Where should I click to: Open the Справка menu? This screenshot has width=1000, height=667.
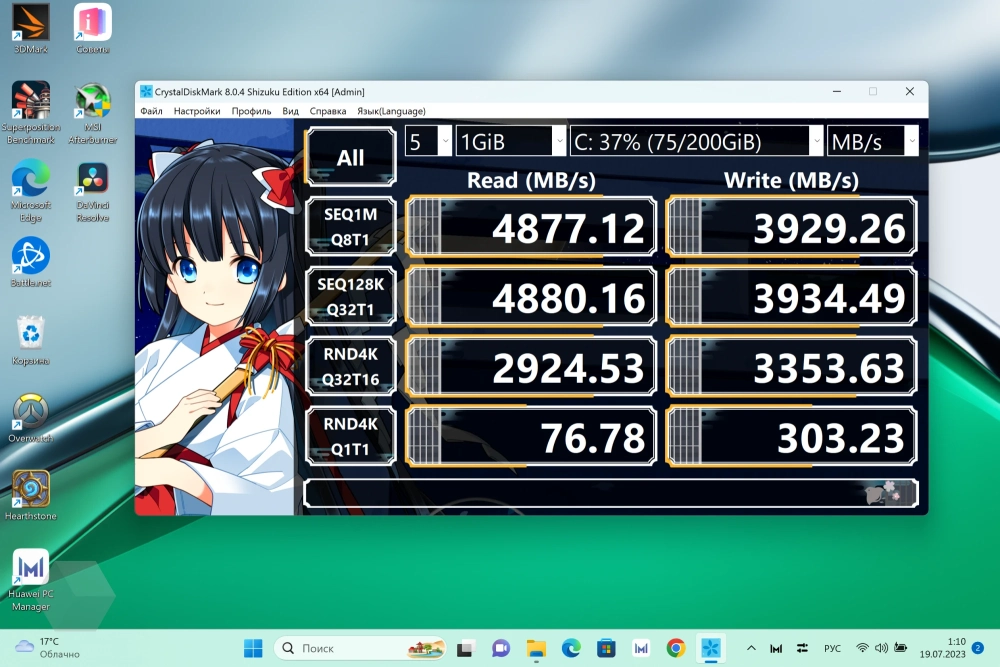[328, 111]
